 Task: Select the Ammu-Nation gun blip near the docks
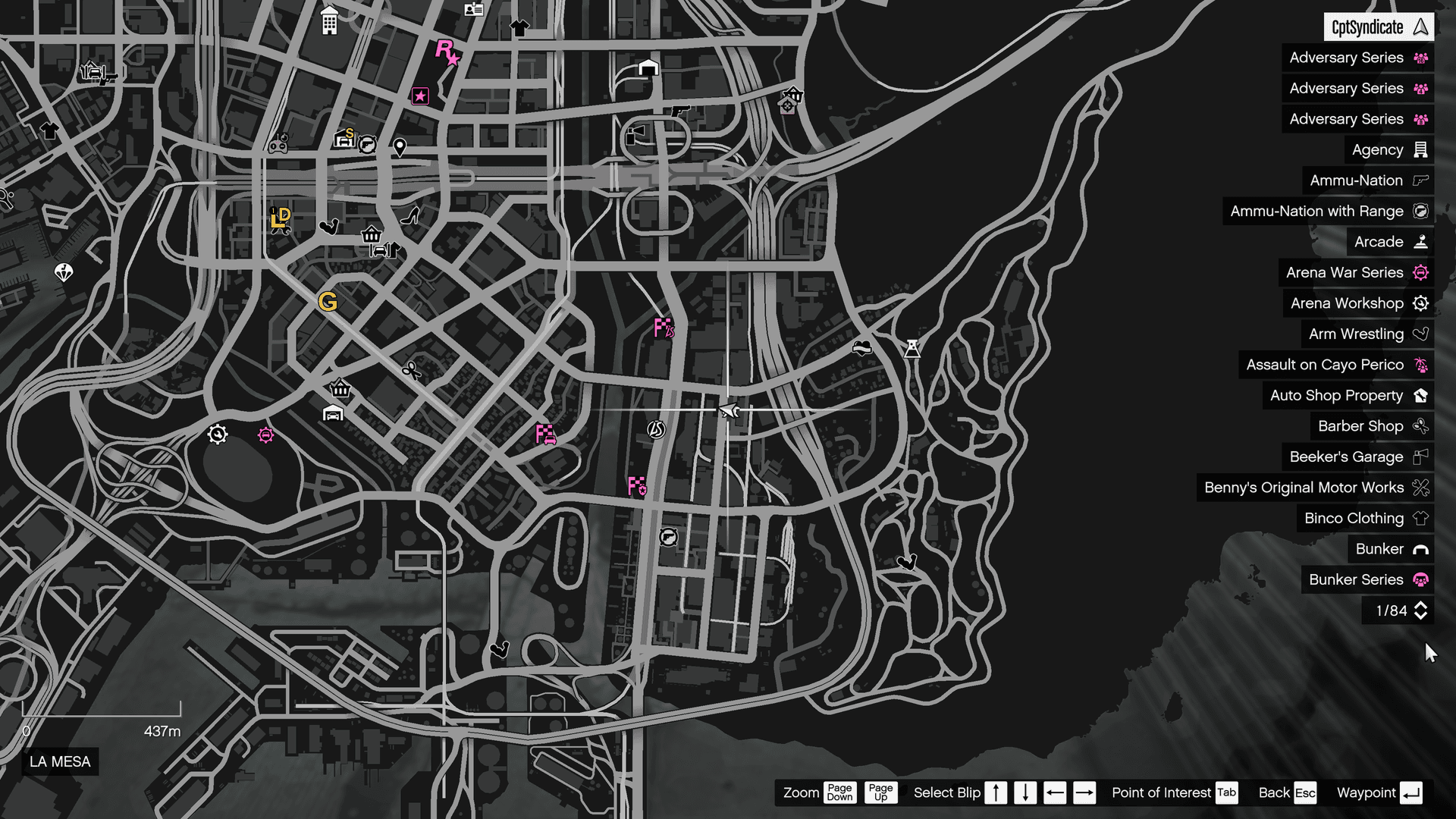click(668, 538)
